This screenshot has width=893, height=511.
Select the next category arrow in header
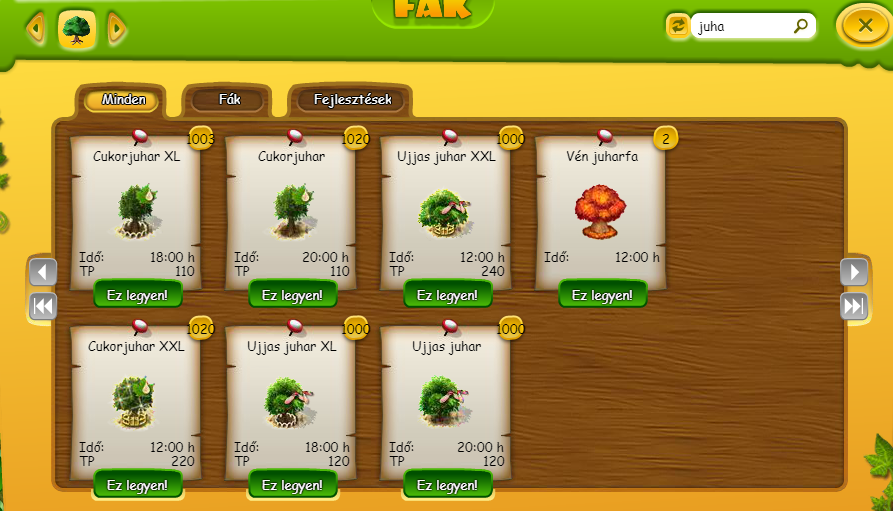pyautogui.click(x=116, y=29)
